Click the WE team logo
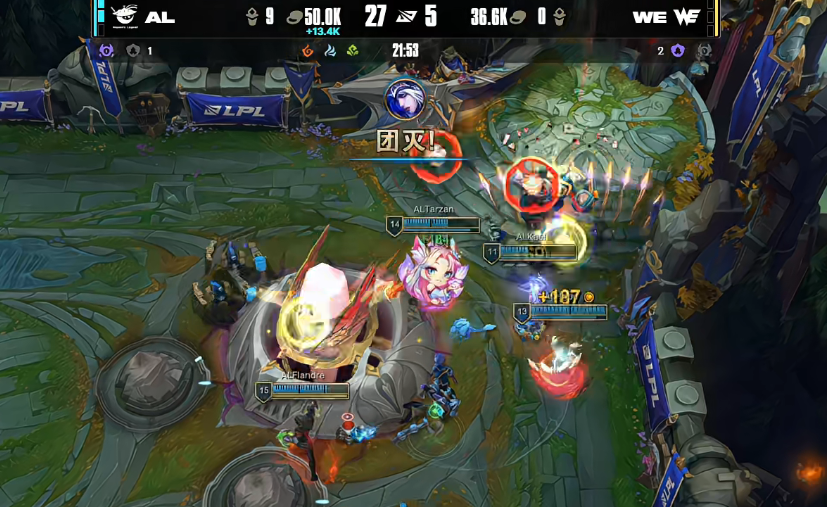Image resolution: width=827 pixels, height=507 pixels. [686, 16]
